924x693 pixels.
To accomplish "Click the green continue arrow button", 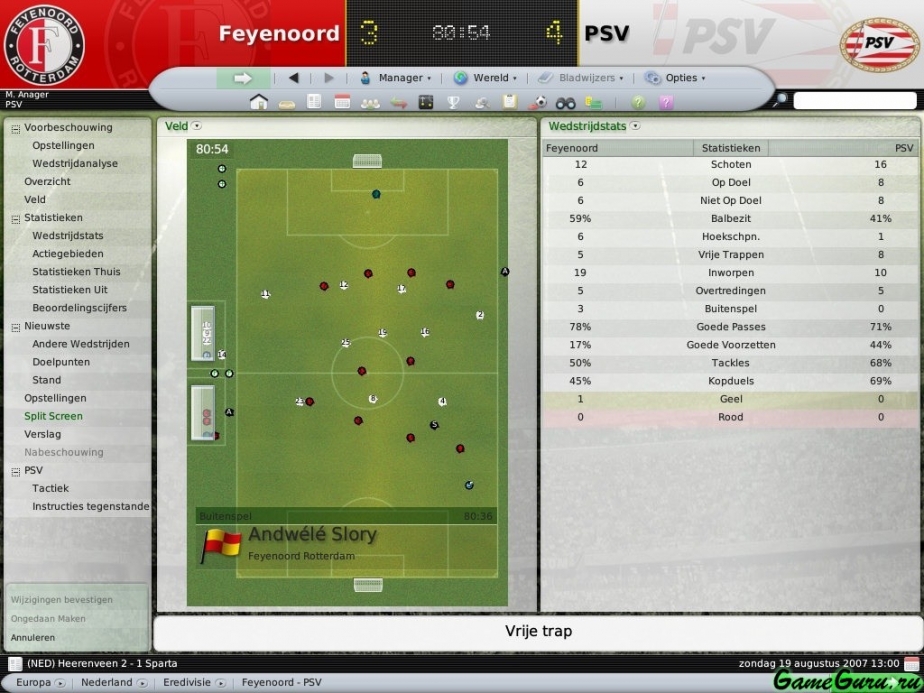I will pyautogui.click(x=243, y=78).
